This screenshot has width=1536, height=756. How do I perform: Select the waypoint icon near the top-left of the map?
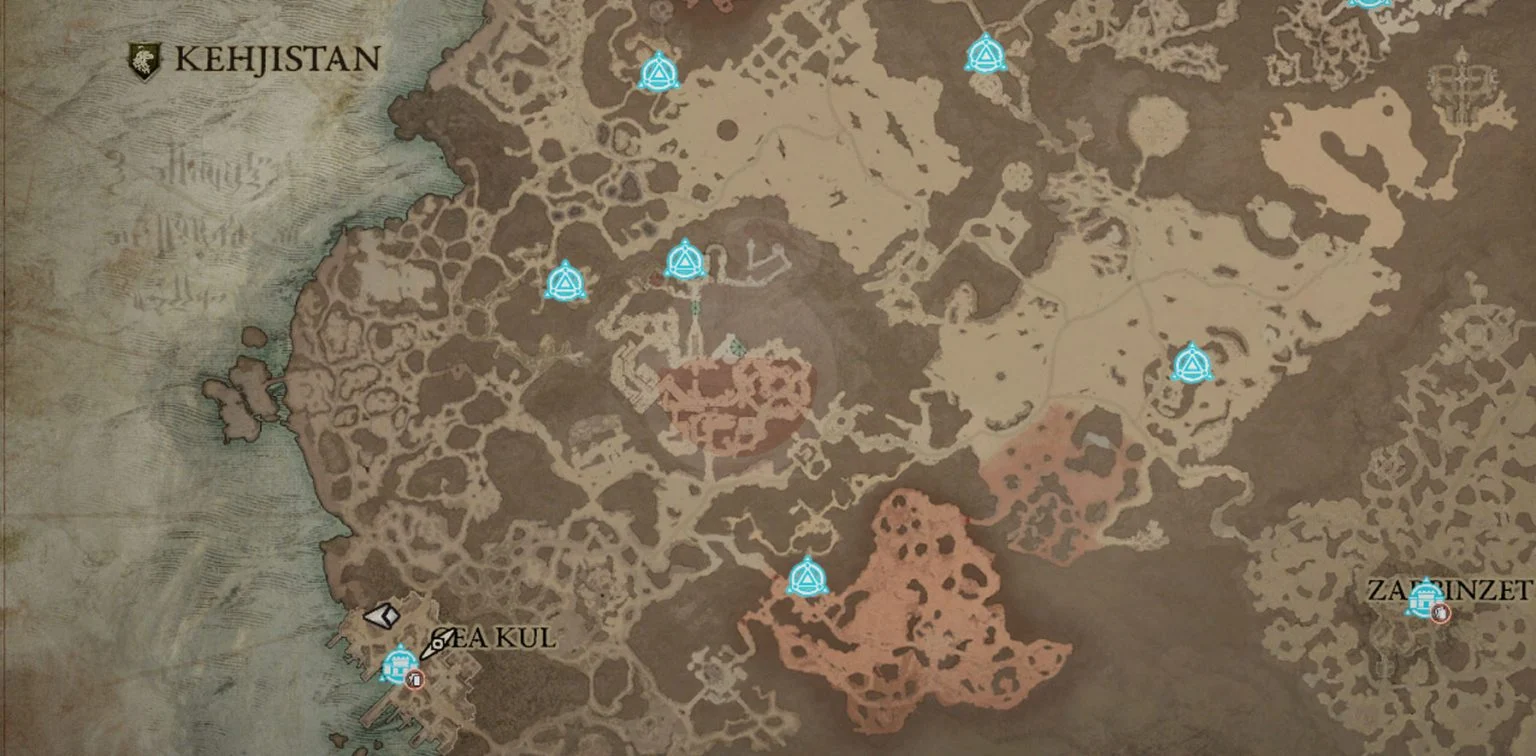[658, 70]
